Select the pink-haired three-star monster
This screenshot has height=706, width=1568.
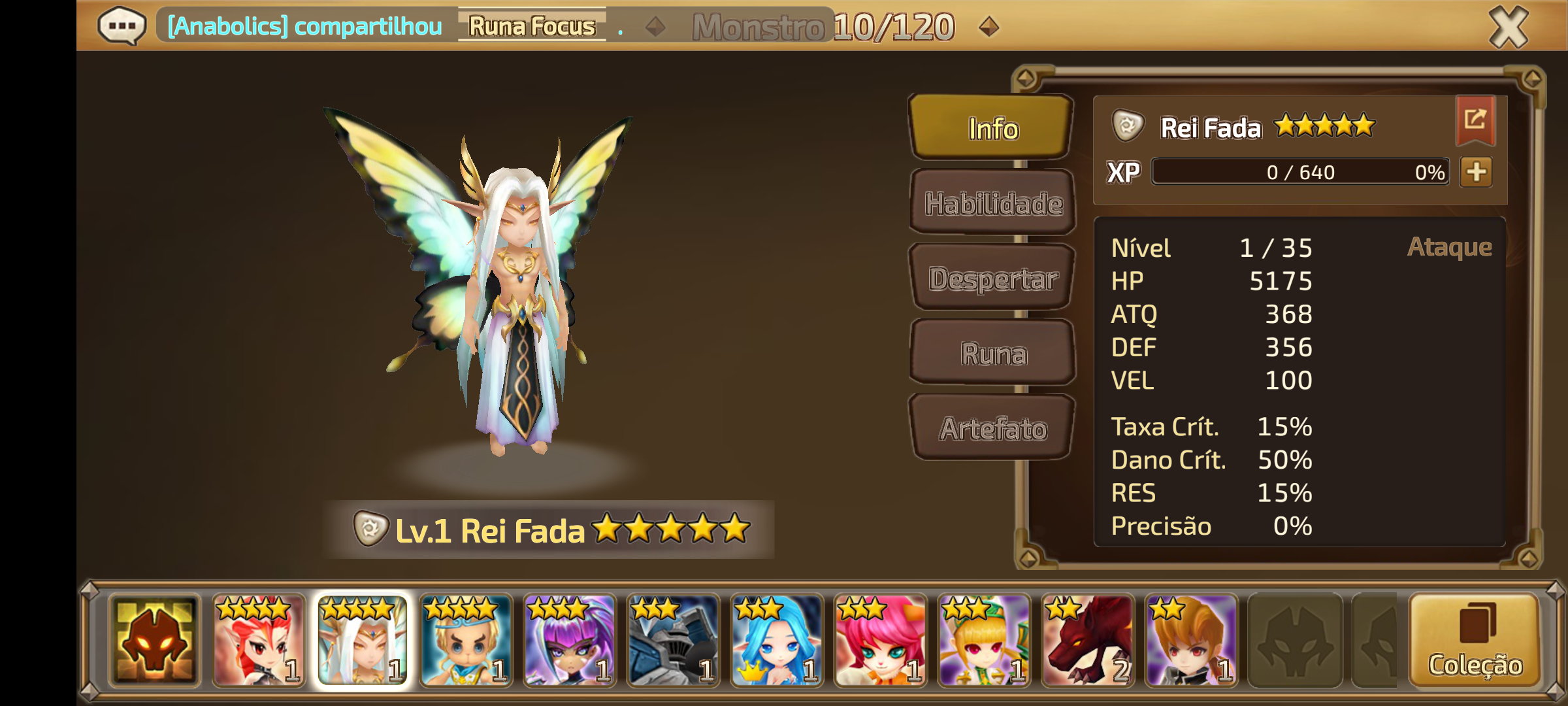coord(880,641)
